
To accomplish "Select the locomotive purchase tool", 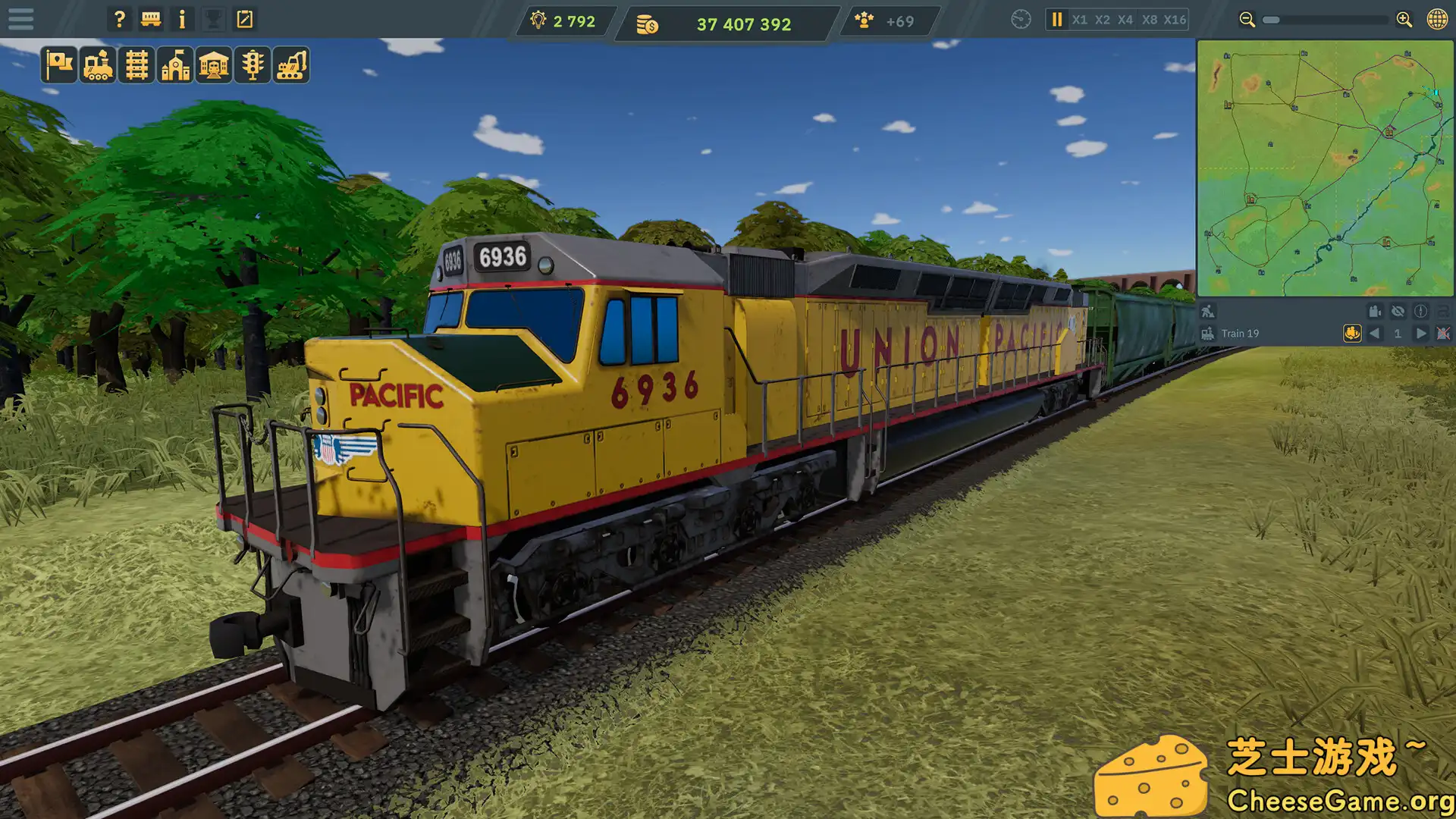I will click(x=96, y=65).
